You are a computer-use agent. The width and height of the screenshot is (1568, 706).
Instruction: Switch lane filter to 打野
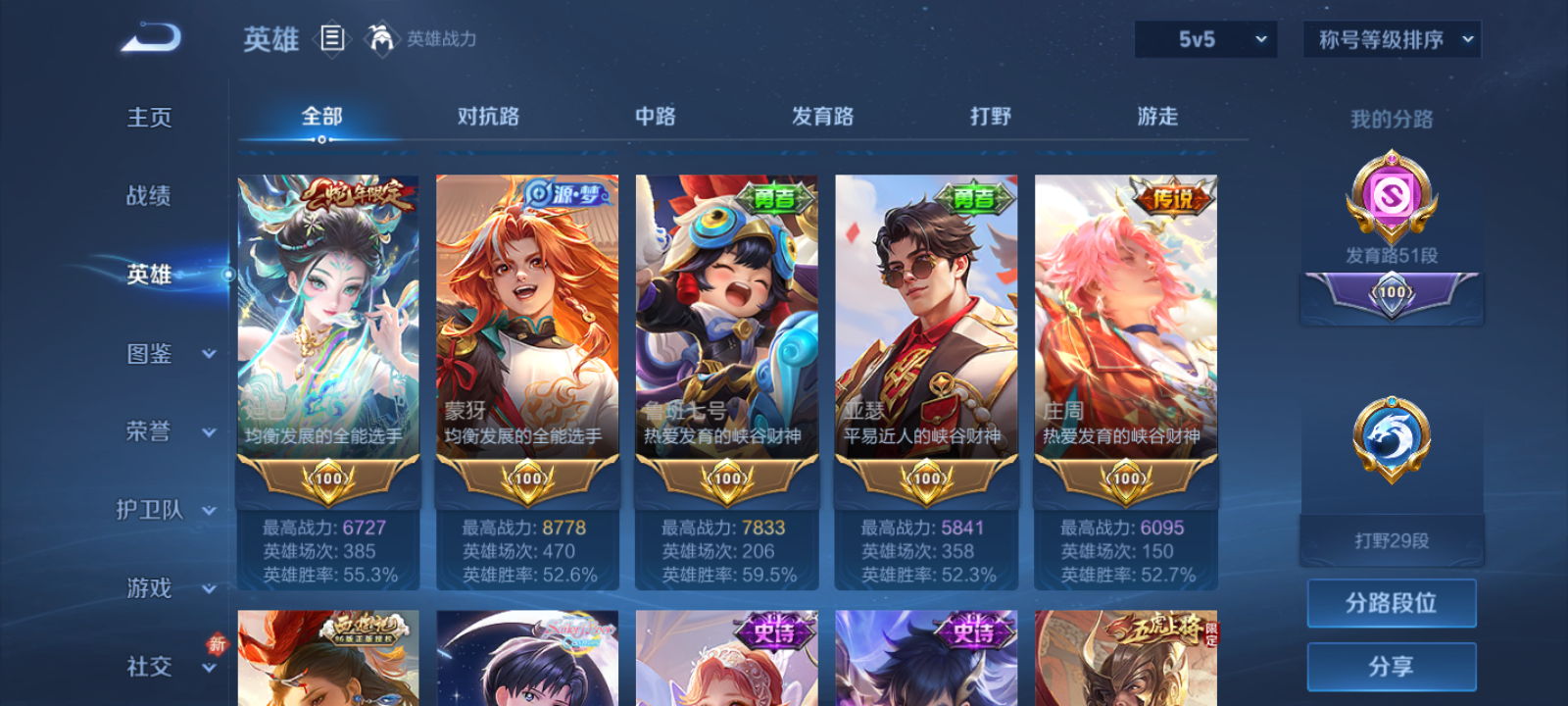click(x=992, y=116)
